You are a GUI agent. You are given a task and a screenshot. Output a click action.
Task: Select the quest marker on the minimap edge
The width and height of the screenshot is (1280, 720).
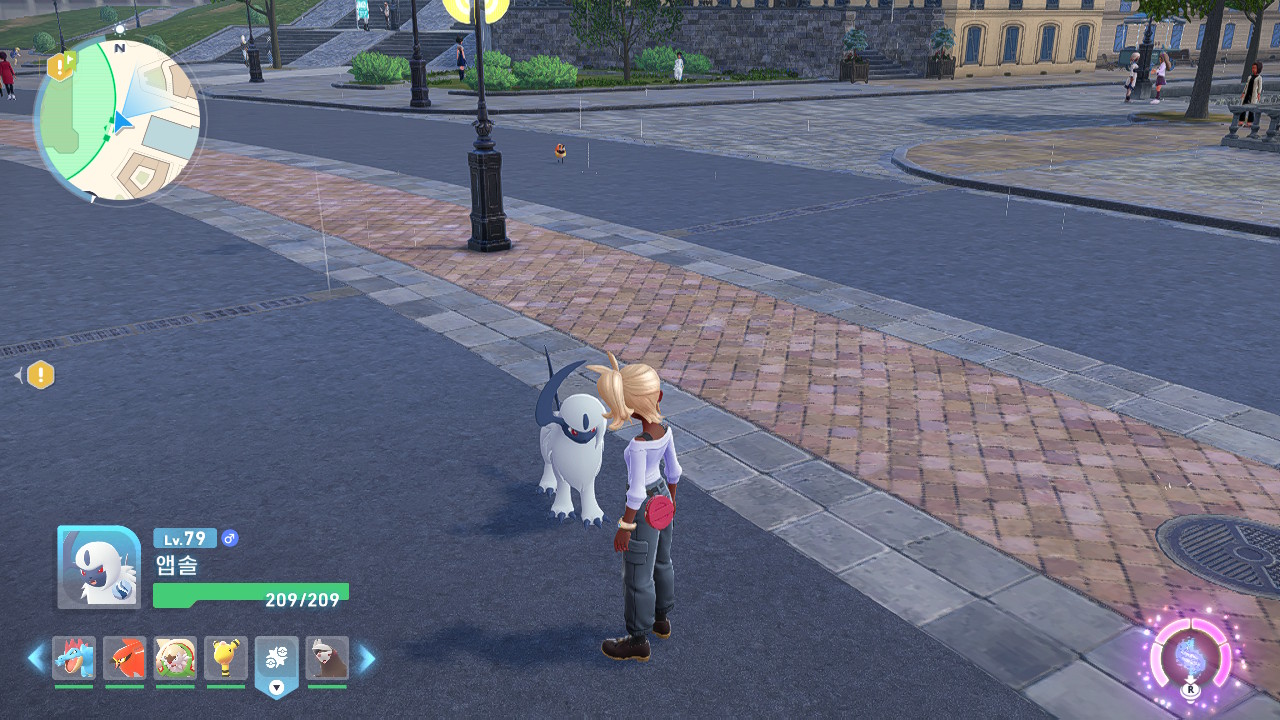61,67
